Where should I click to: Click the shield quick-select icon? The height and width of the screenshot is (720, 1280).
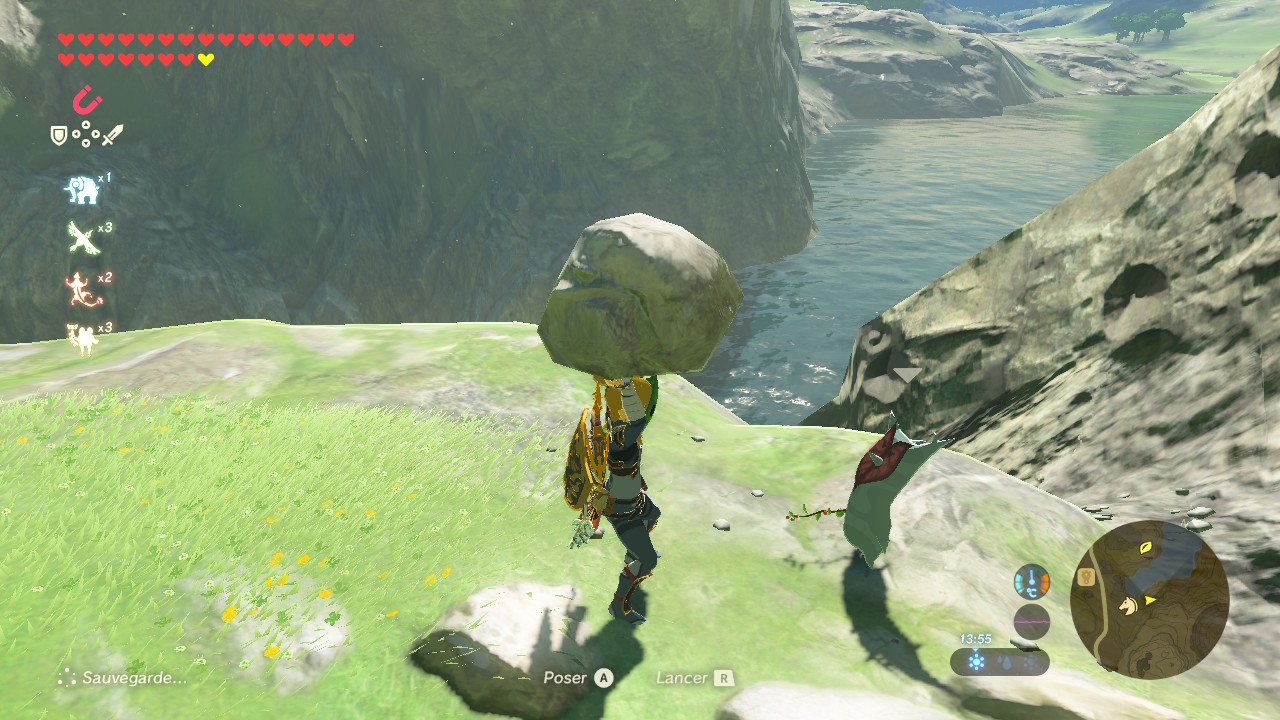(59, 134)
